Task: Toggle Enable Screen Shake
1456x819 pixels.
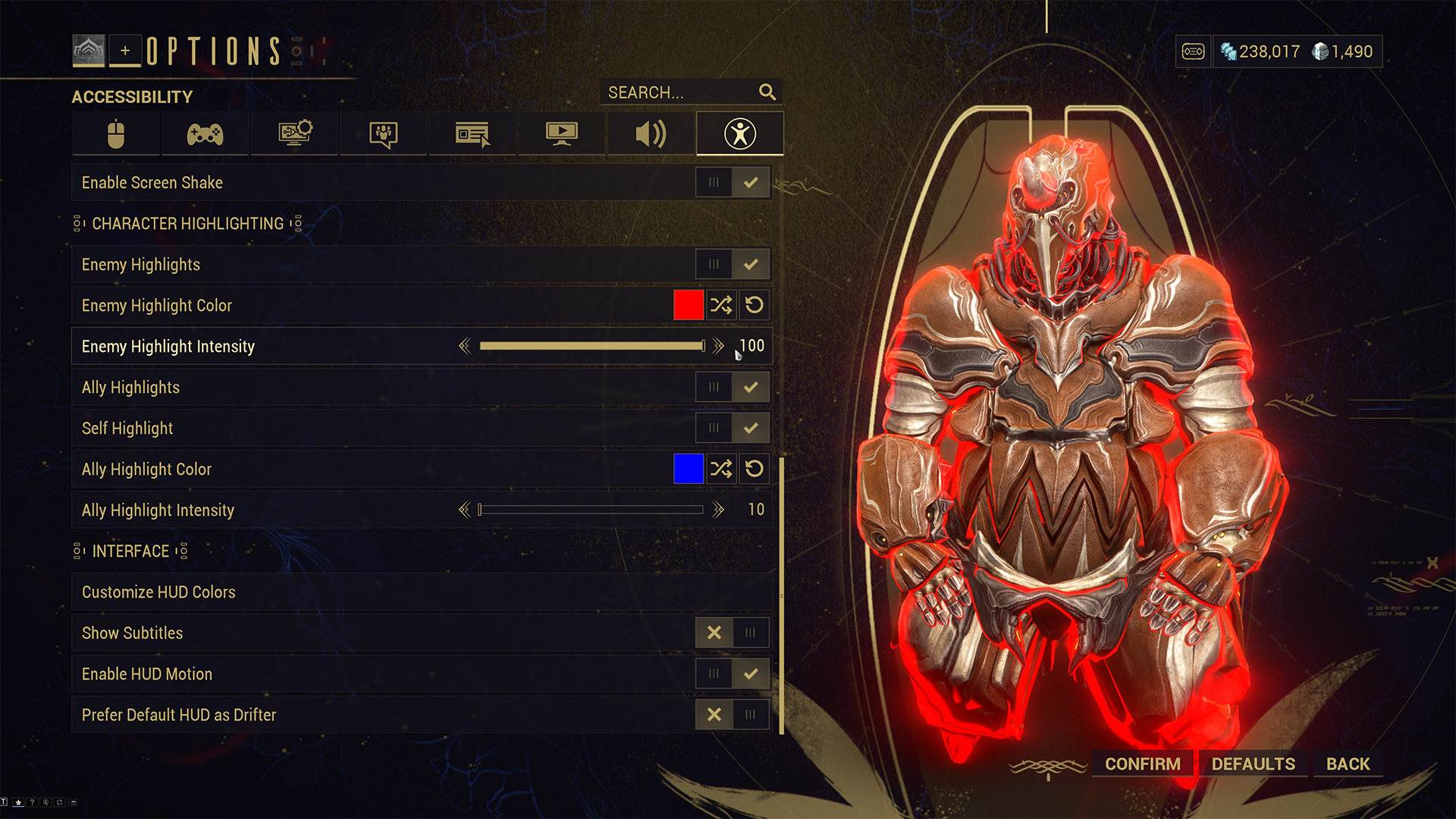Action: [733, 183]
